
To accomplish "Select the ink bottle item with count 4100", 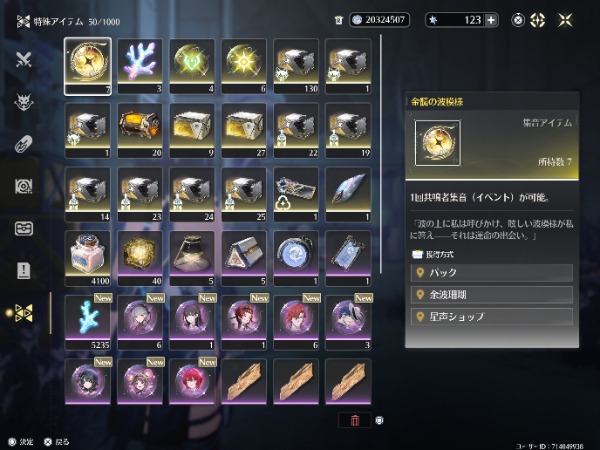I will [x=88, y=256].
